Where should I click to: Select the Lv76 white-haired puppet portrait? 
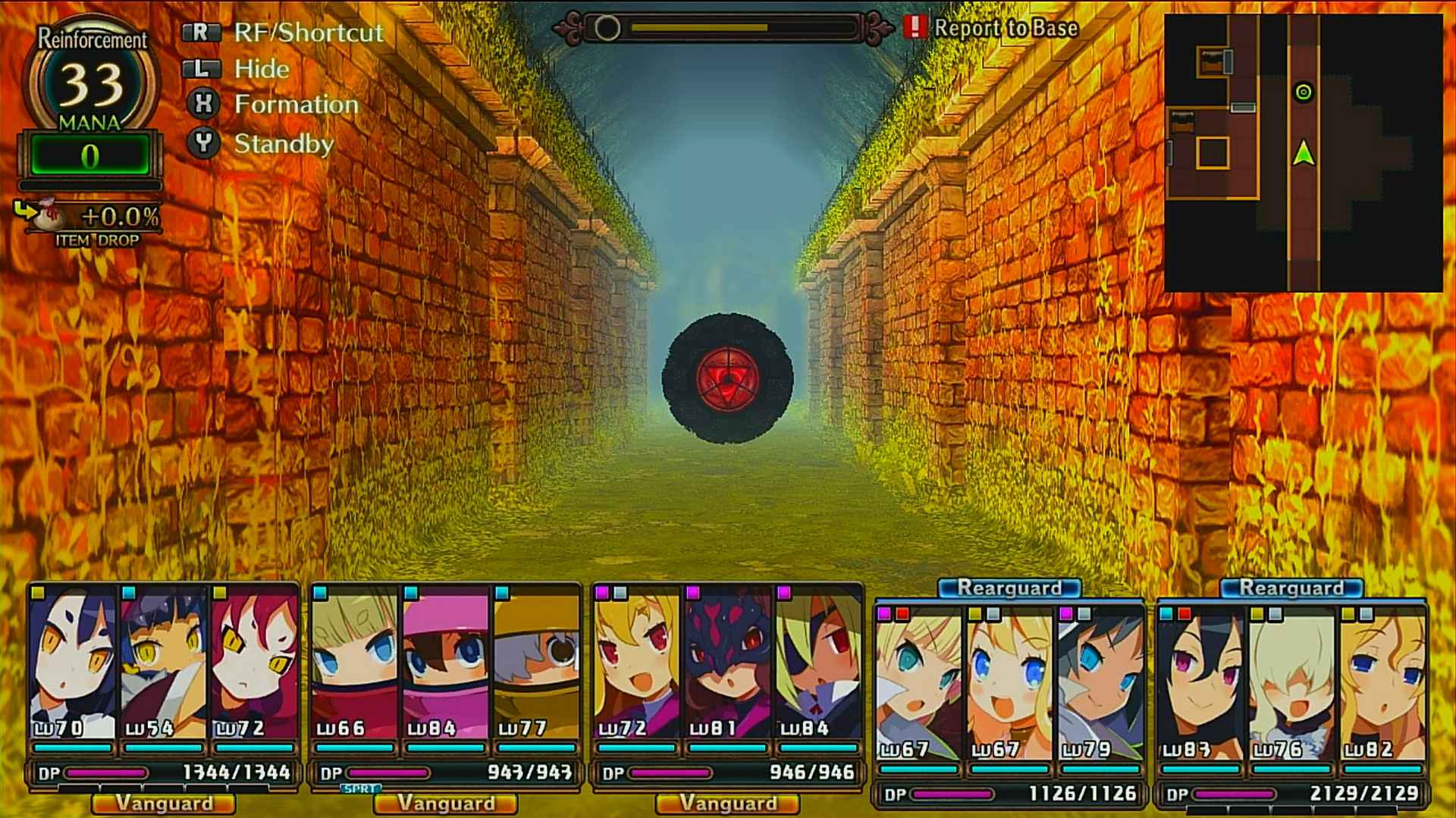[x=1291, y=682]
